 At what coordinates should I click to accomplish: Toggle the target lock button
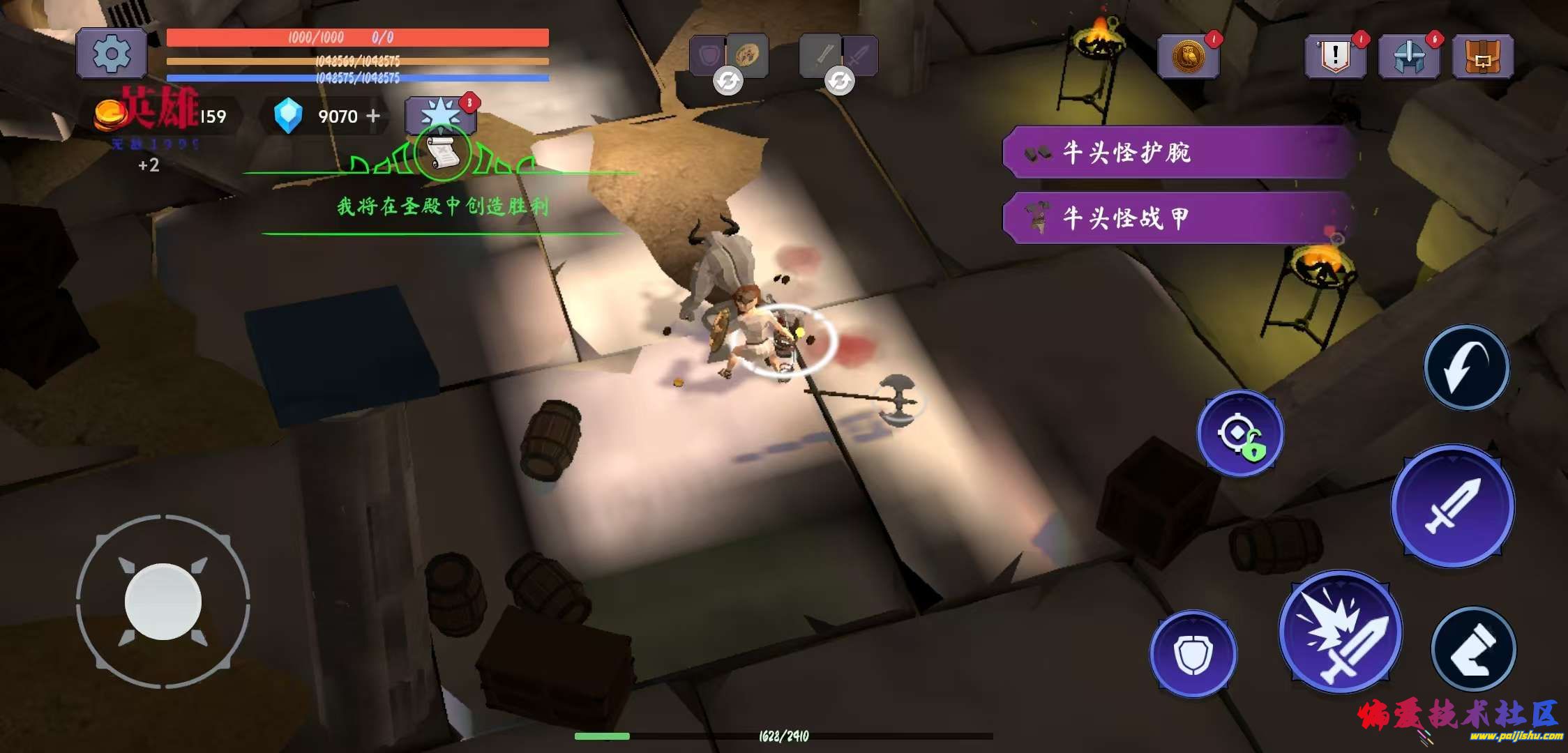[1240, 434]
